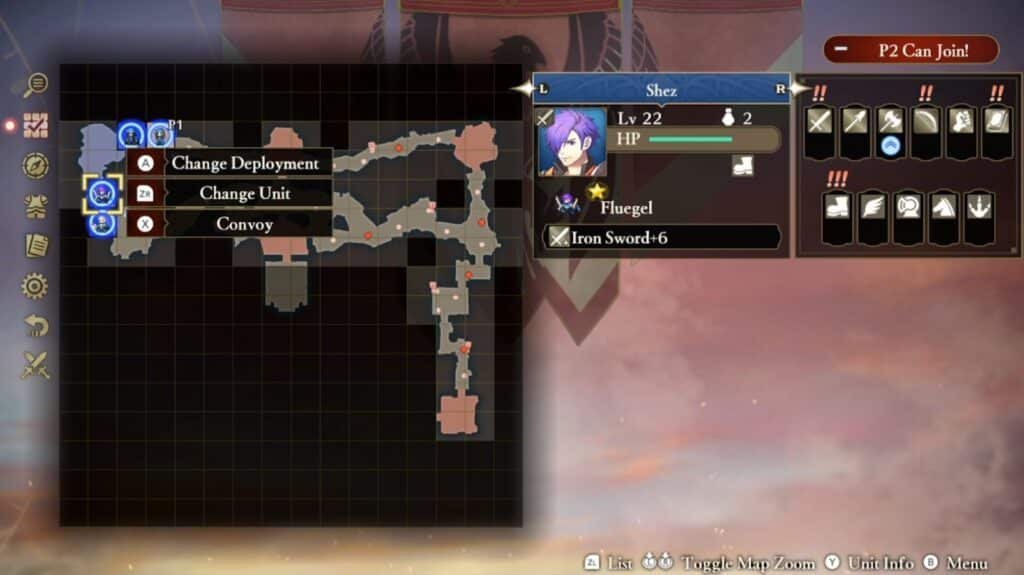Open the Convoy menu entry

pyautogui.click(x=230, y=224)
